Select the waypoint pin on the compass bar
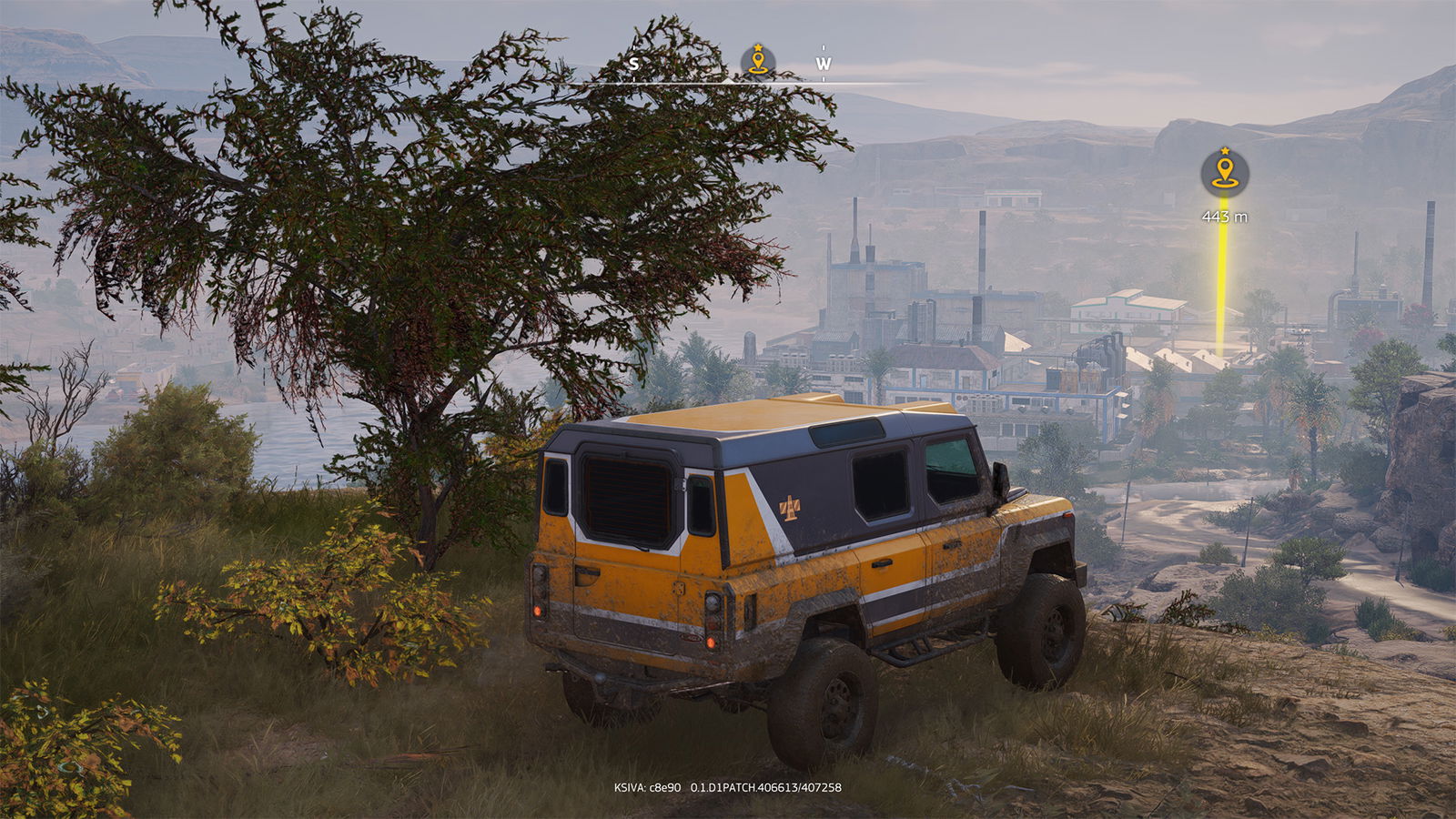Image resolution: width=1456 pixels, height=819 pixels. tap(757, 62)
